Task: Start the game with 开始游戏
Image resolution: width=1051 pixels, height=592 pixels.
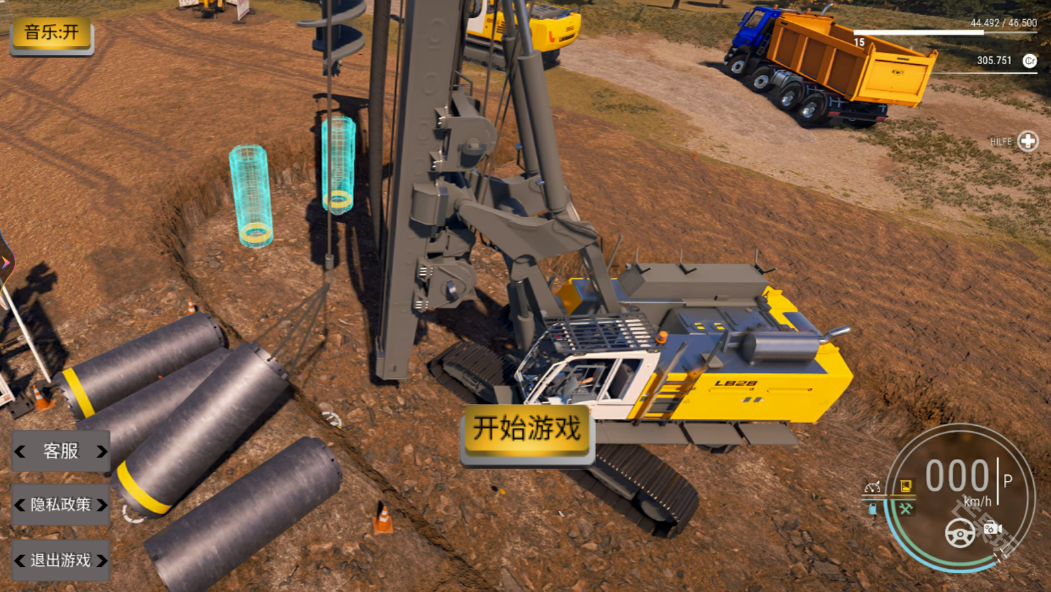Action: [527, 430]
